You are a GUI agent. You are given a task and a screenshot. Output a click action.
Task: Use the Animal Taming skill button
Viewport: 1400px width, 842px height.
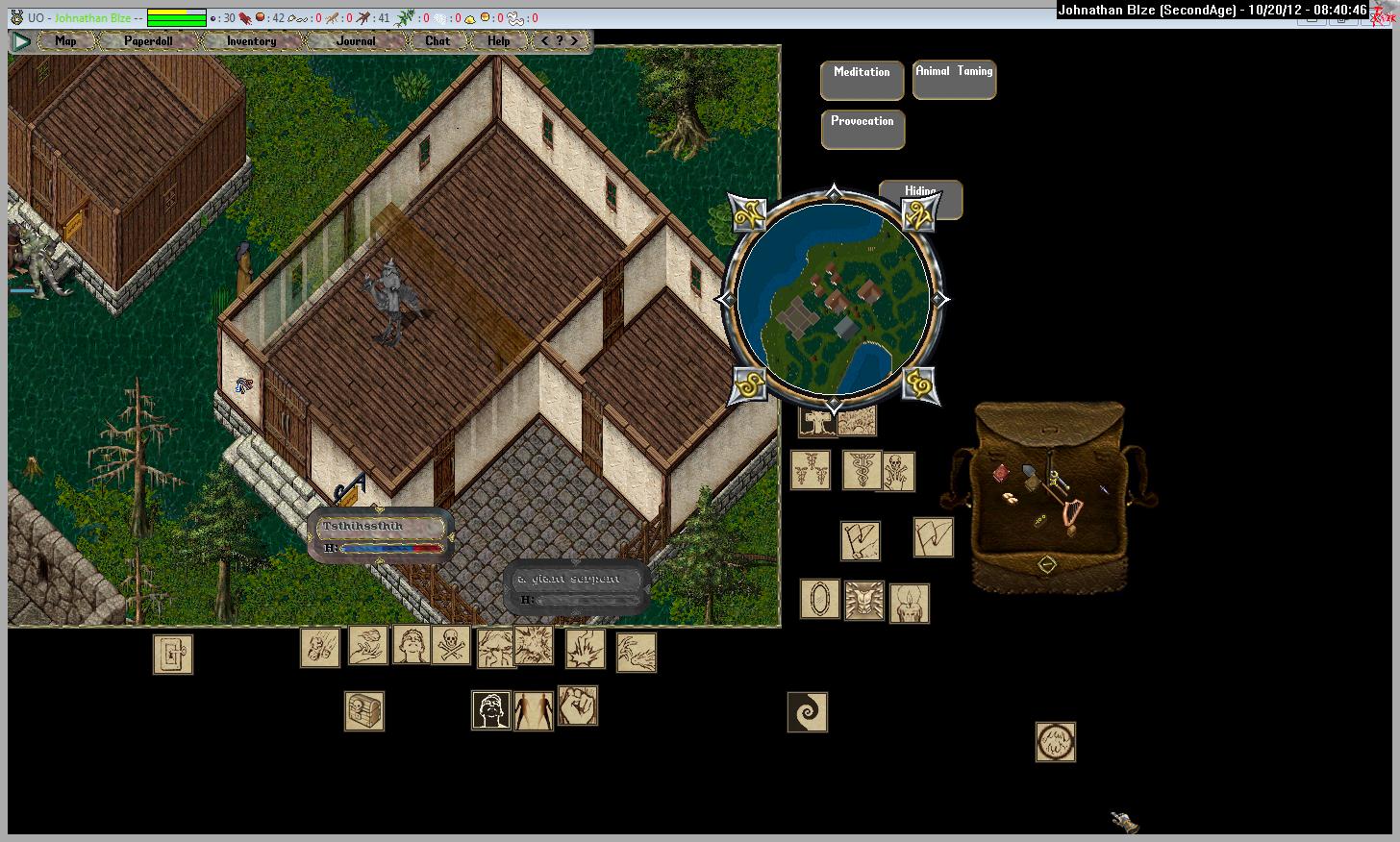[954, 80]
